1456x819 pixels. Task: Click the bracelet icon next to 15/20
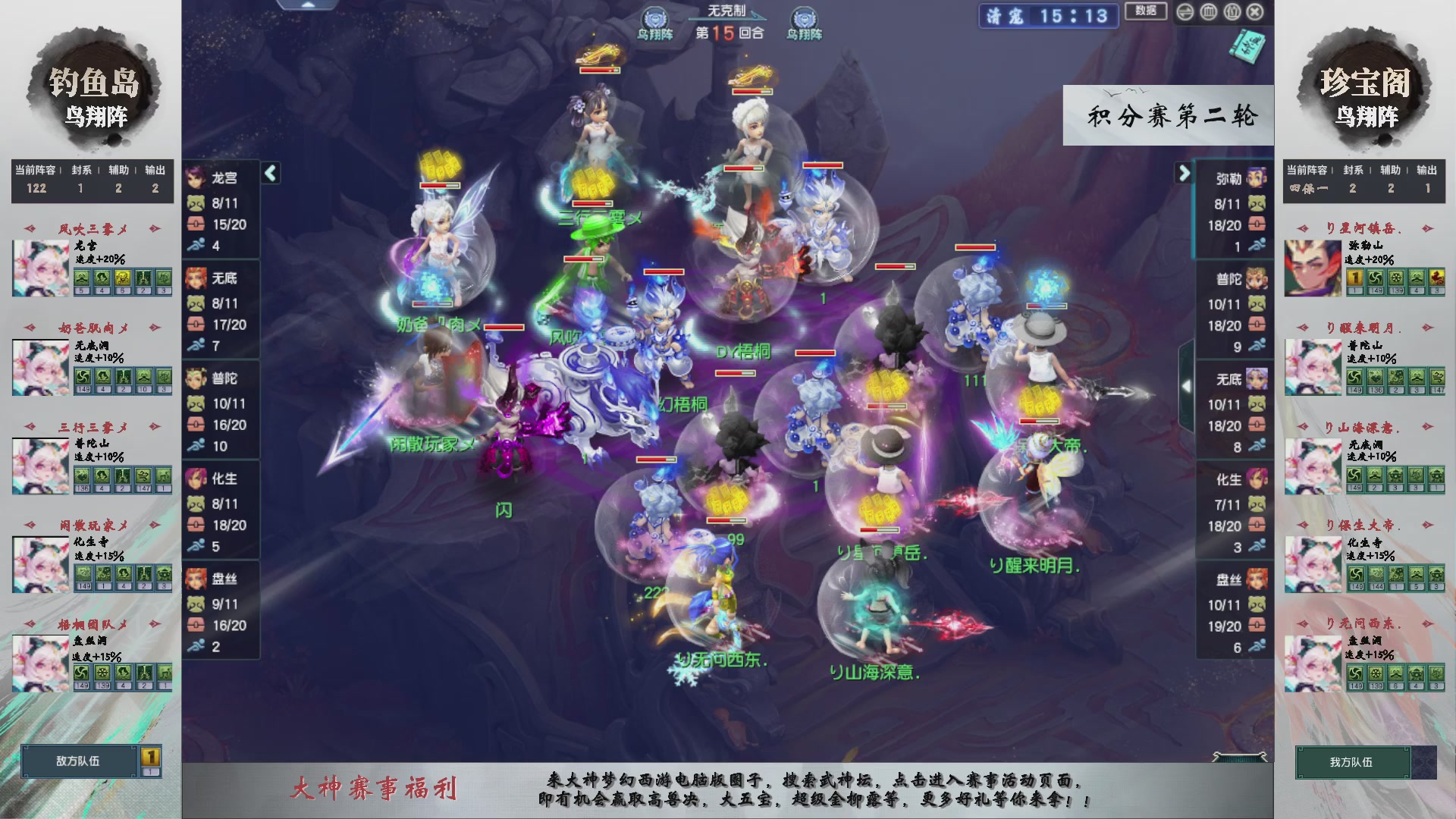(x=196, y=224)
